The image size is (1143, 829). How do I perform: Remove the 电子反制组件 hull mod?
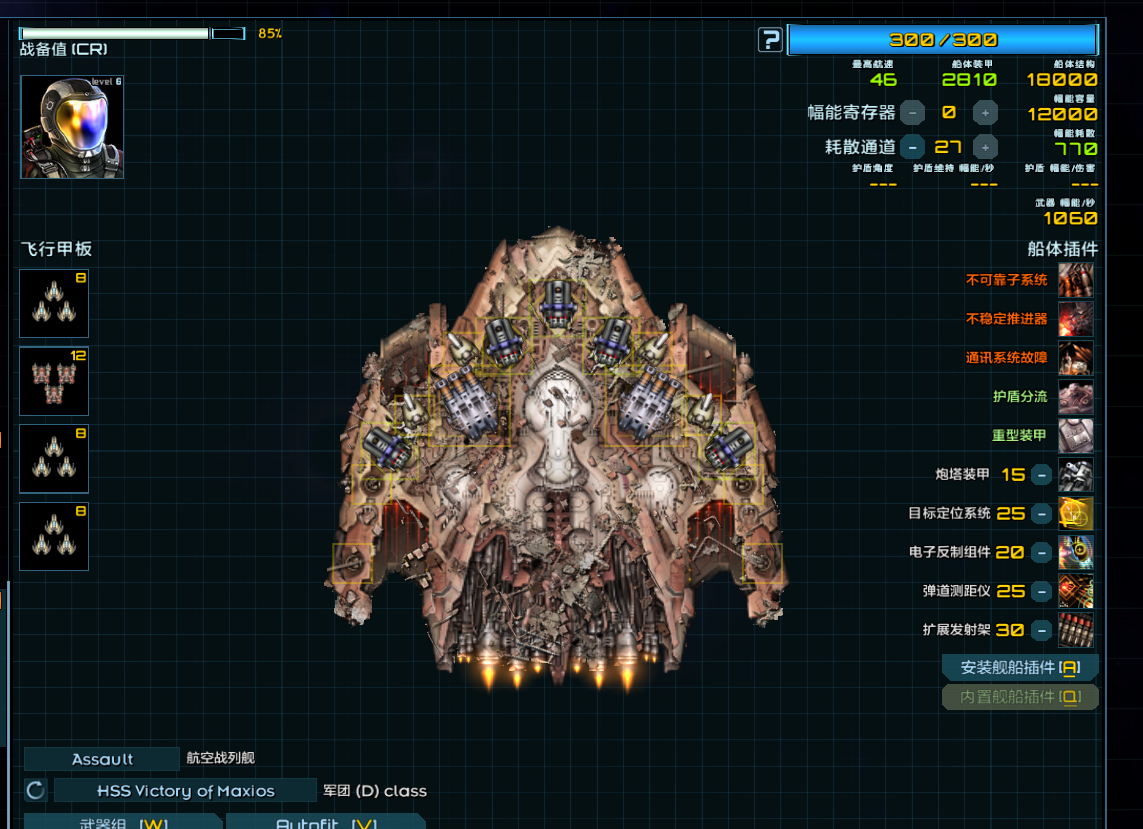point(1041,552)
